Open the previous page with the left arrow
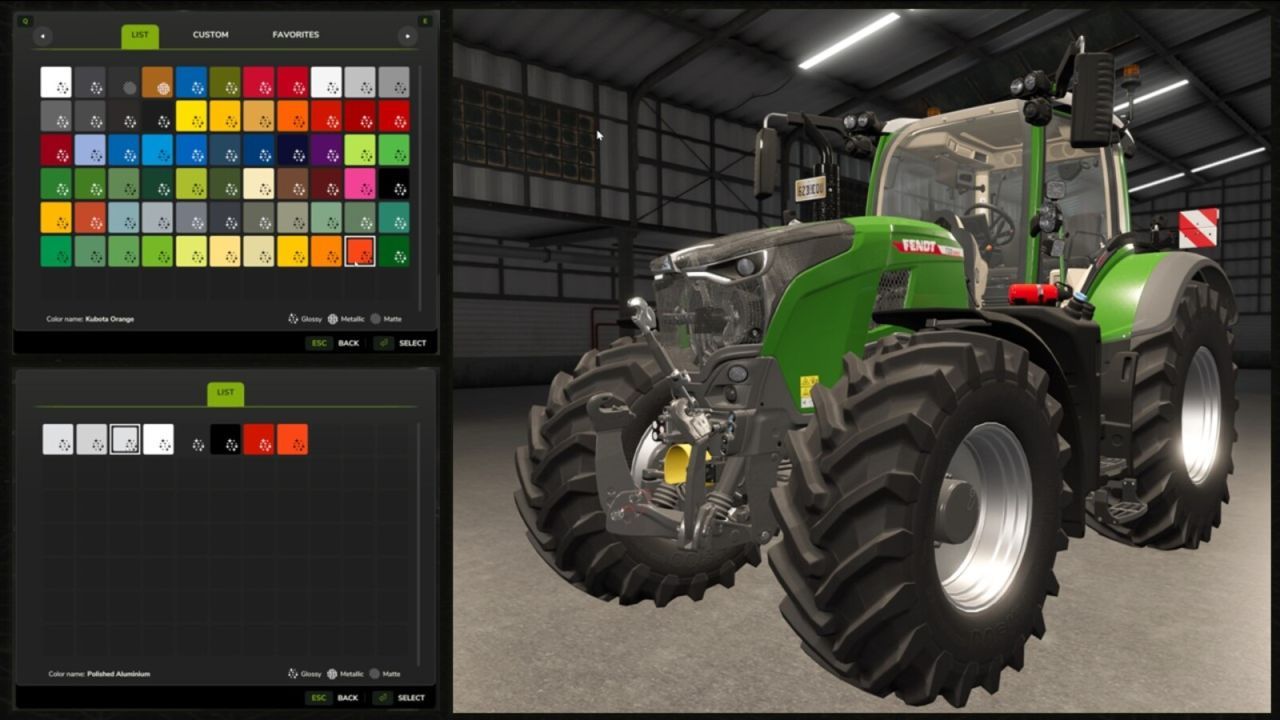 pos(42,35)
